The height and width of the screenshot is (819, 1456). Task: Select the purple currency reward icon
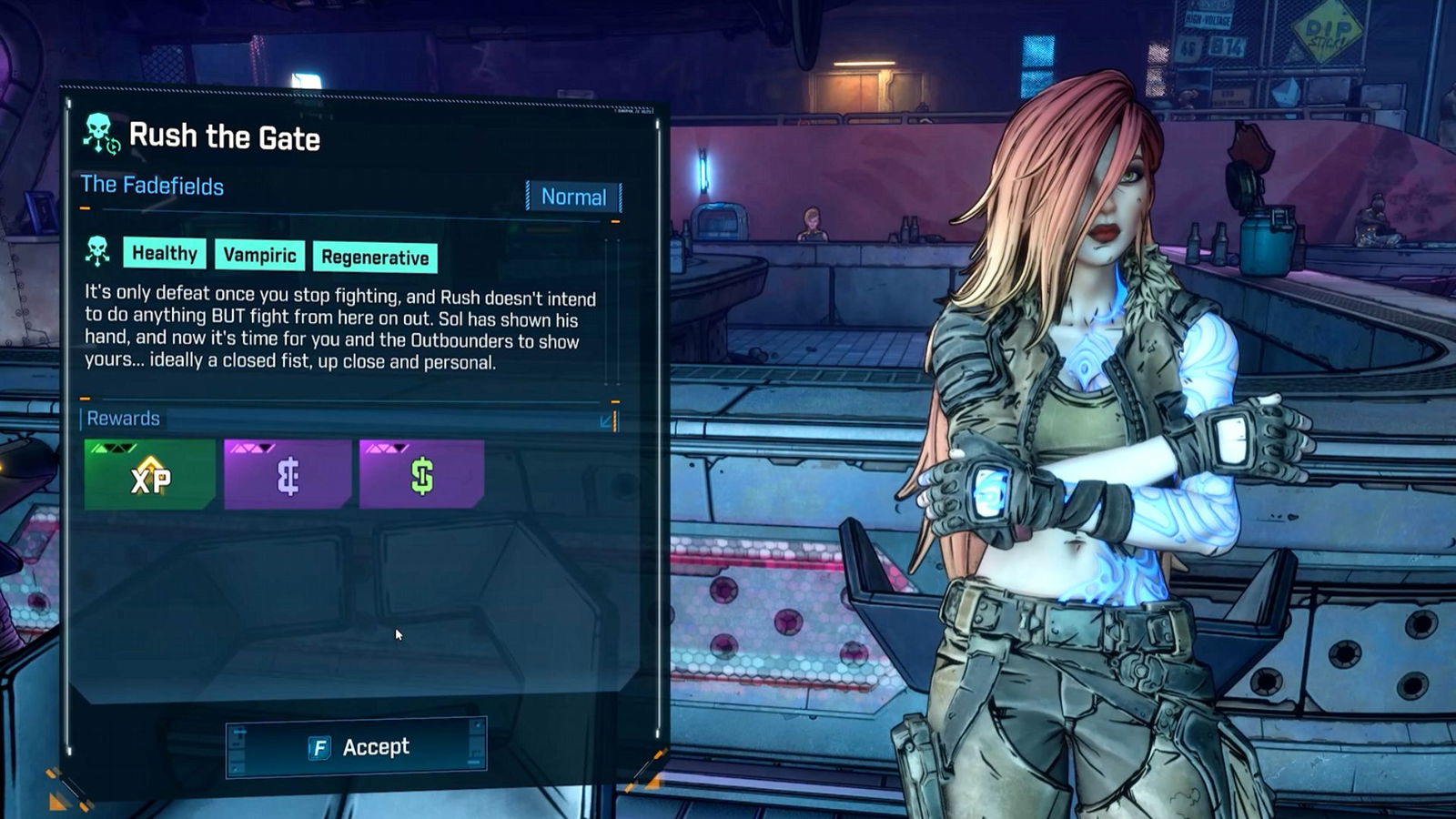coord(286,478)
